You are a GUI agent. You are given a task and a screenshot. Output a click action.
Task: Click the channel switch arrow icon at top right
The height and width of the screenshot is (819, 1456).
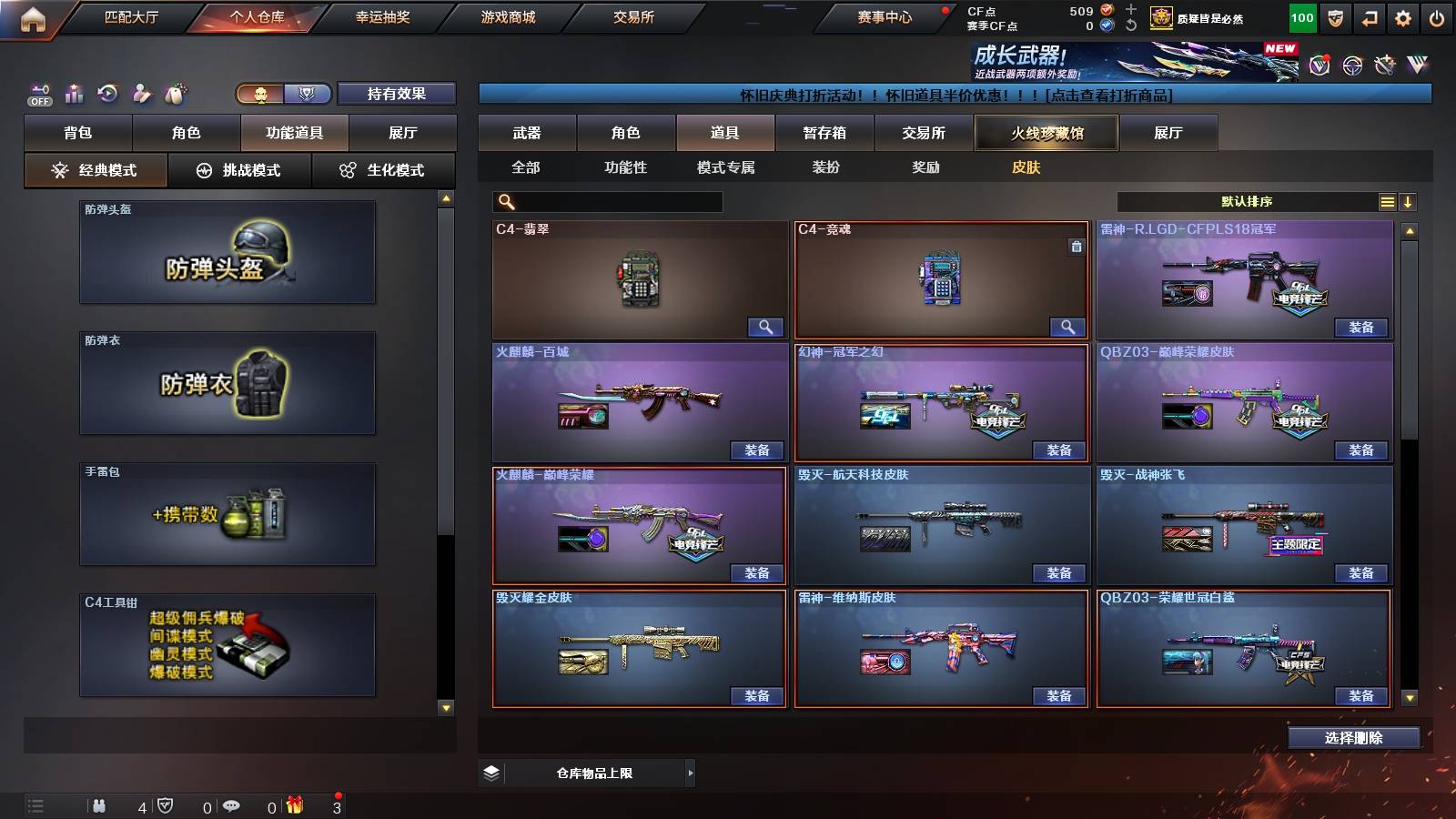[x=1369, y=16]
